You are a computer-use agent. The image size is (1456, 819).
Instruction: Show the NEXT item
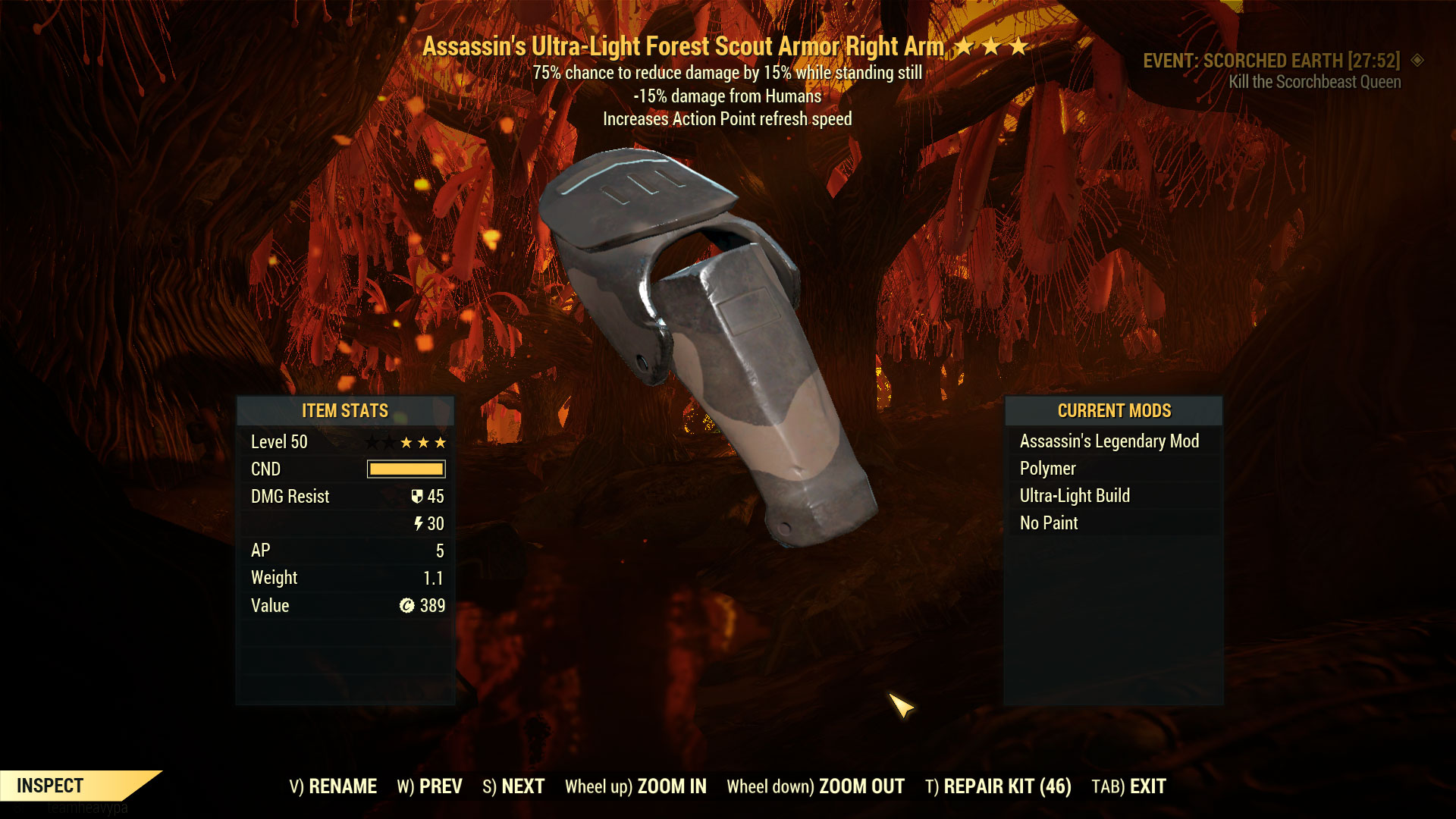point(513,786)
